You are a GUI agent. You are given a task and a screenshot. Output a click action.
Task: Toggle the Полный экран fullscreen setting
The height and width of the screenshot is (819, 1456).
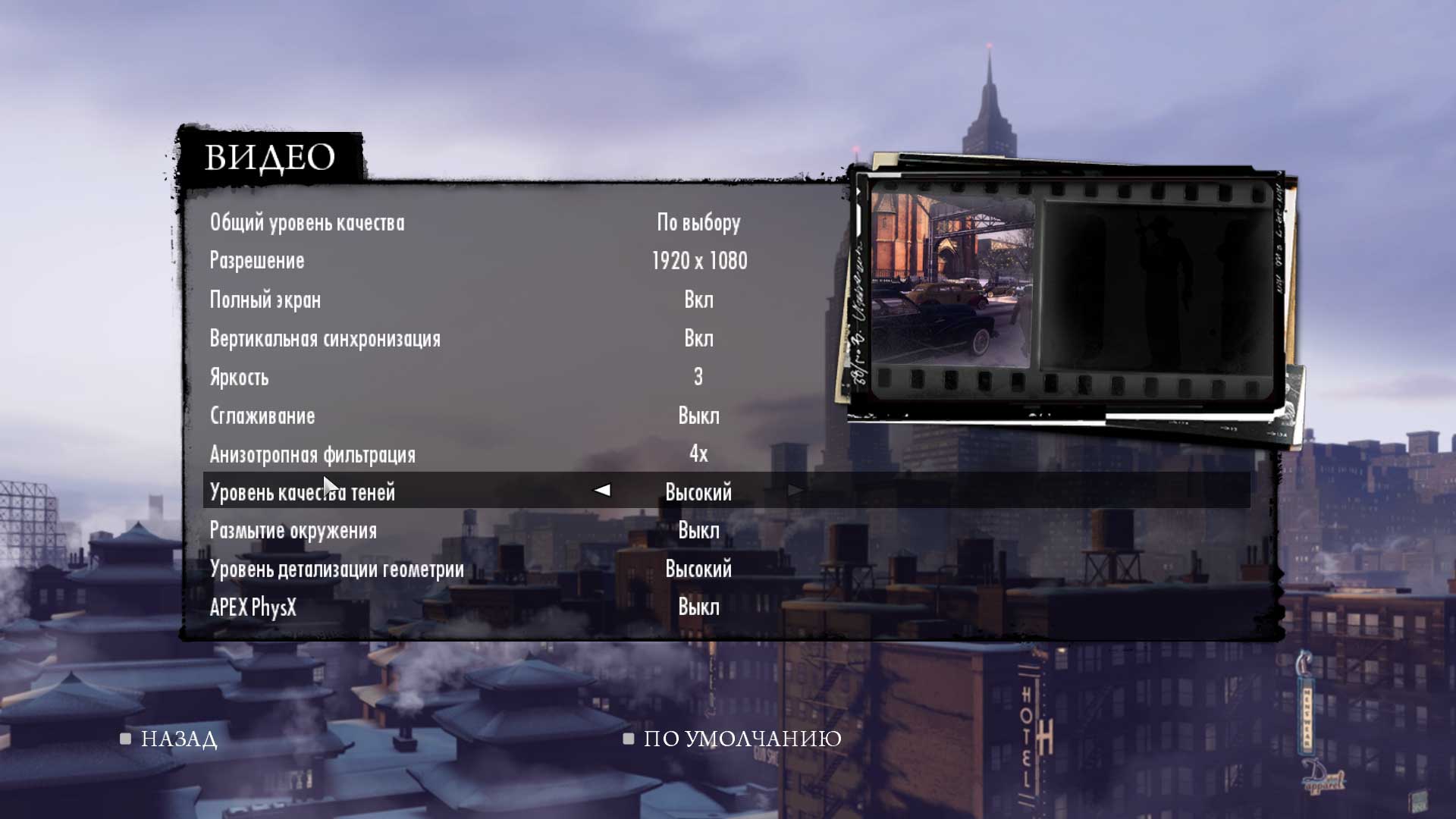[265, 300]
